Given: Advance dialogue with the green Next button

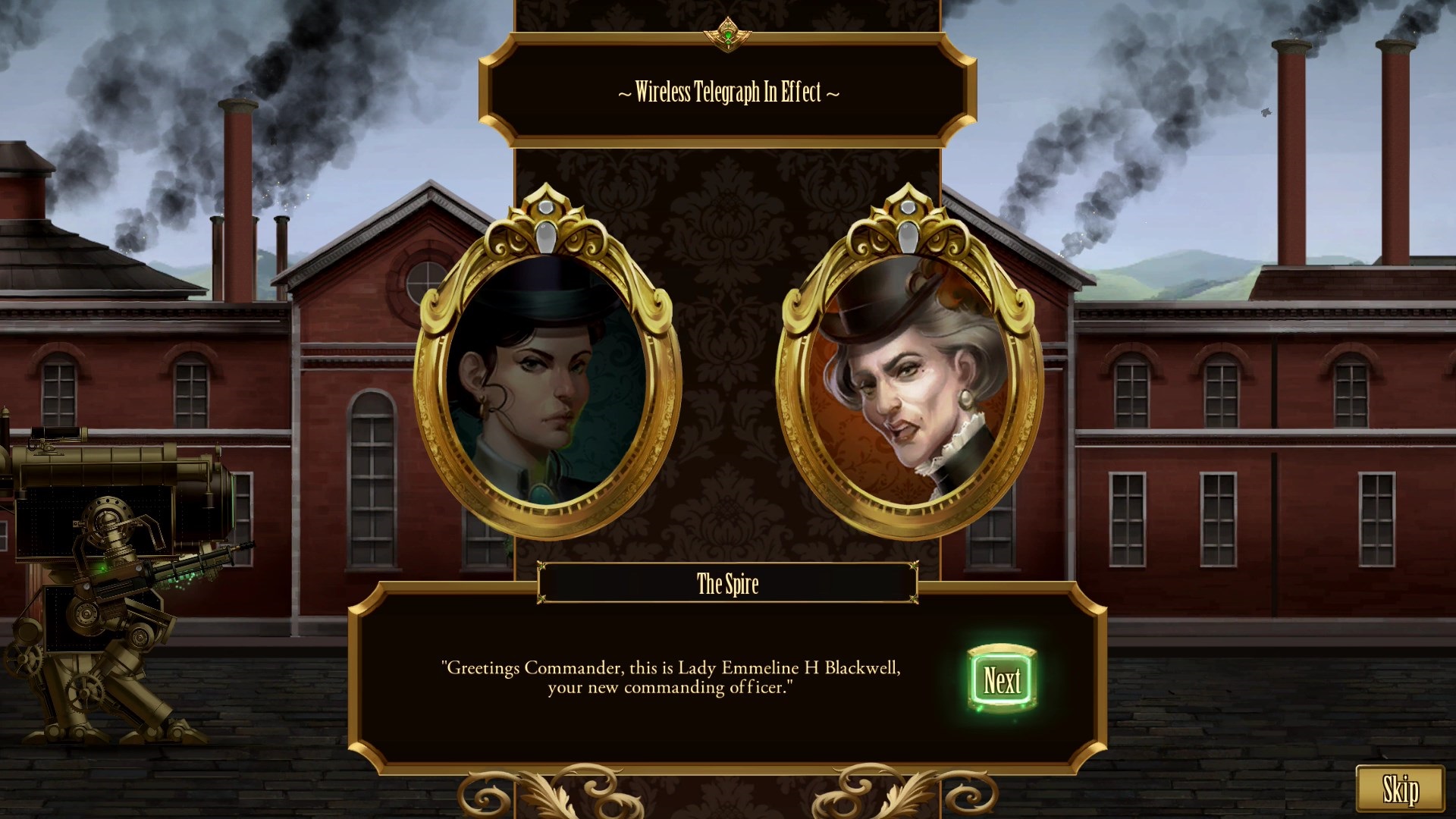Looking at the screenshot, I should pos(1002,679).
